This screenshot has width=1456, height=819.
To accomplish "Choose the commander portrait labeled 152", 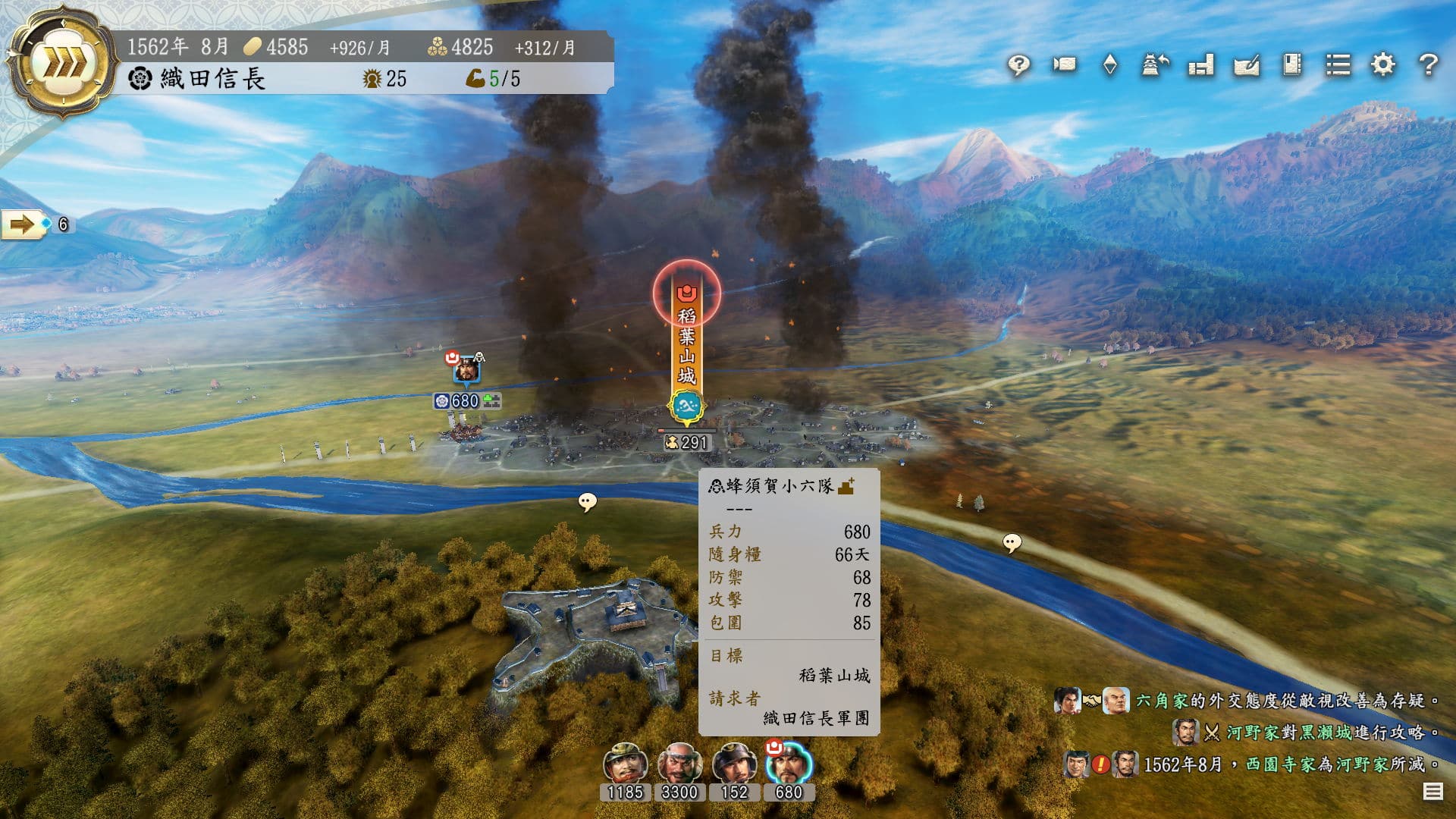I will point(733,764).
